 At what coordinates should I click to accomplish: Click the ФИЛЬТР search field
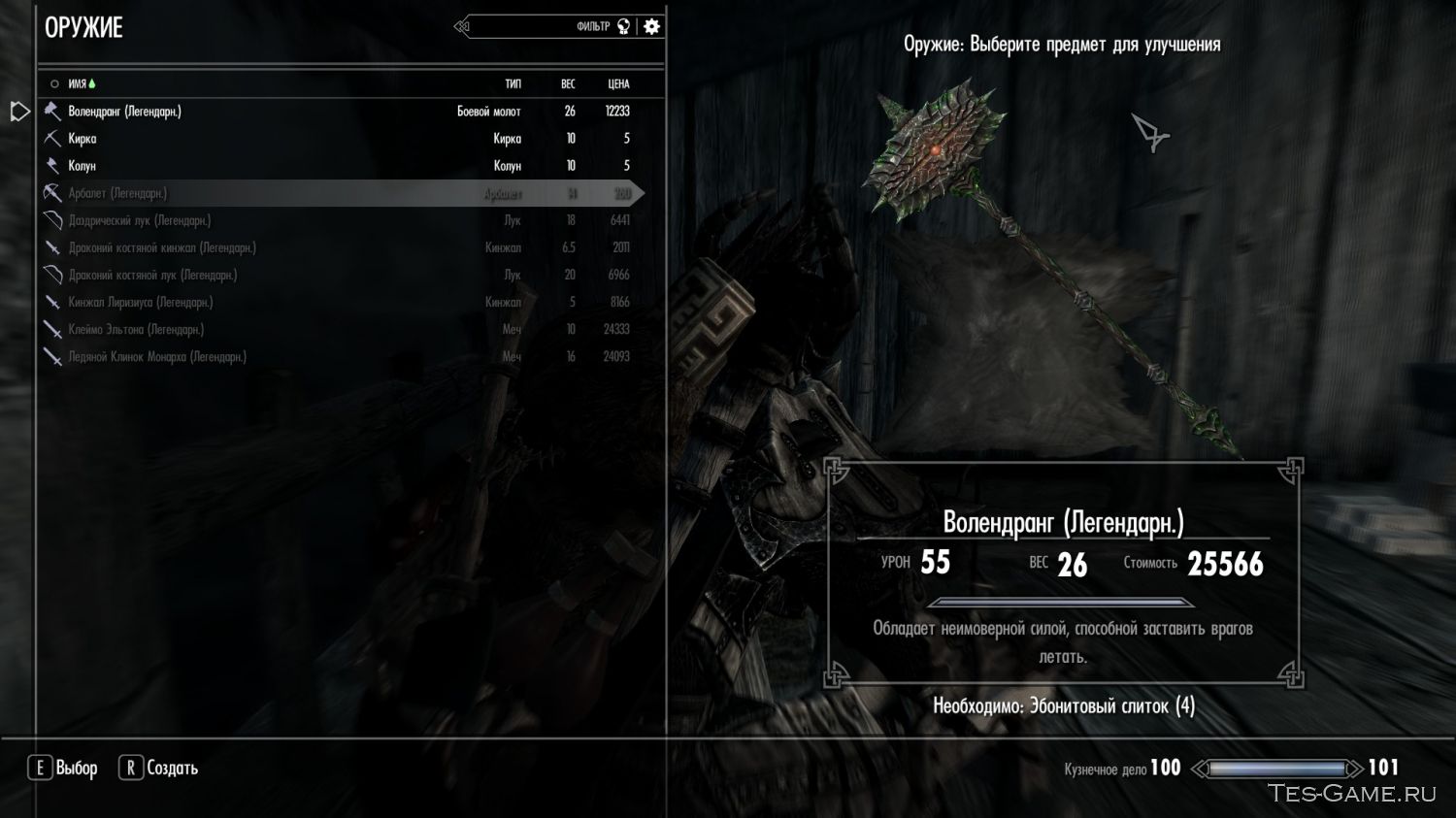click(x=544, y=26)
